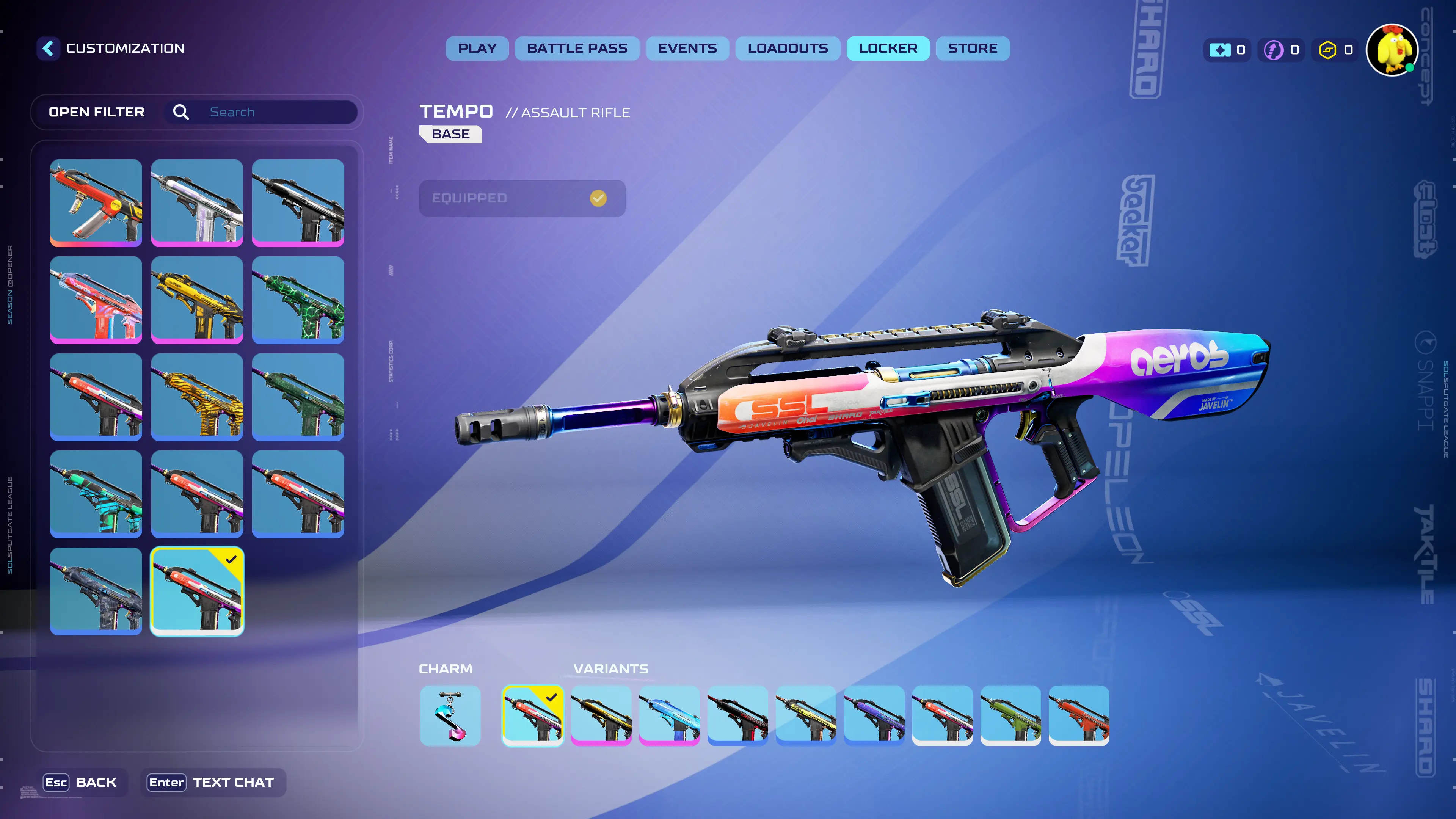This screenshot has width=1456, height=819.
Task: Choose the green cracked-lava weapon skin
Action: 298,300
